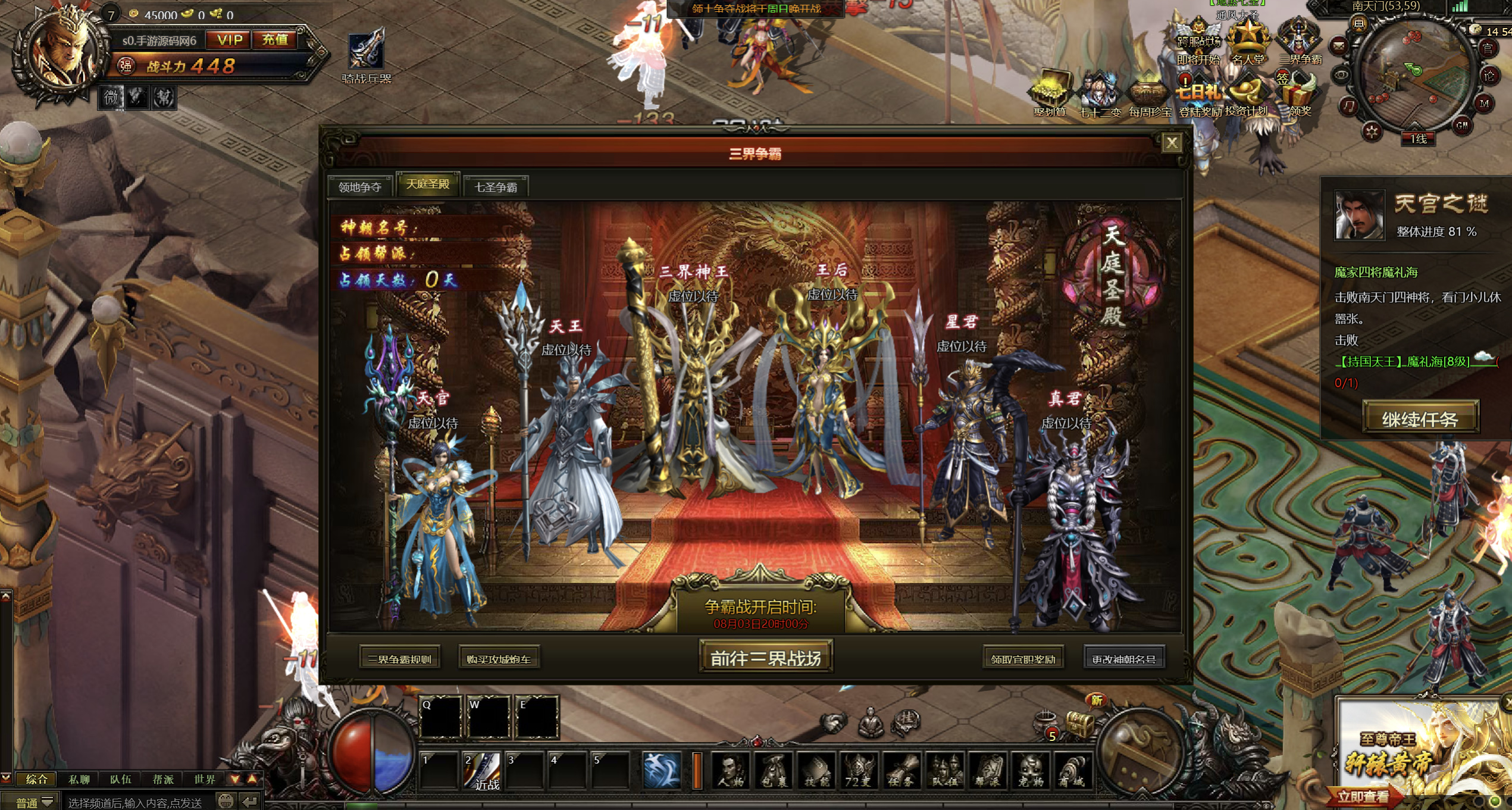Switch to the 领地争夺 tab
Viewport: 1512px width, 810px height.
(x=359, y=187)
